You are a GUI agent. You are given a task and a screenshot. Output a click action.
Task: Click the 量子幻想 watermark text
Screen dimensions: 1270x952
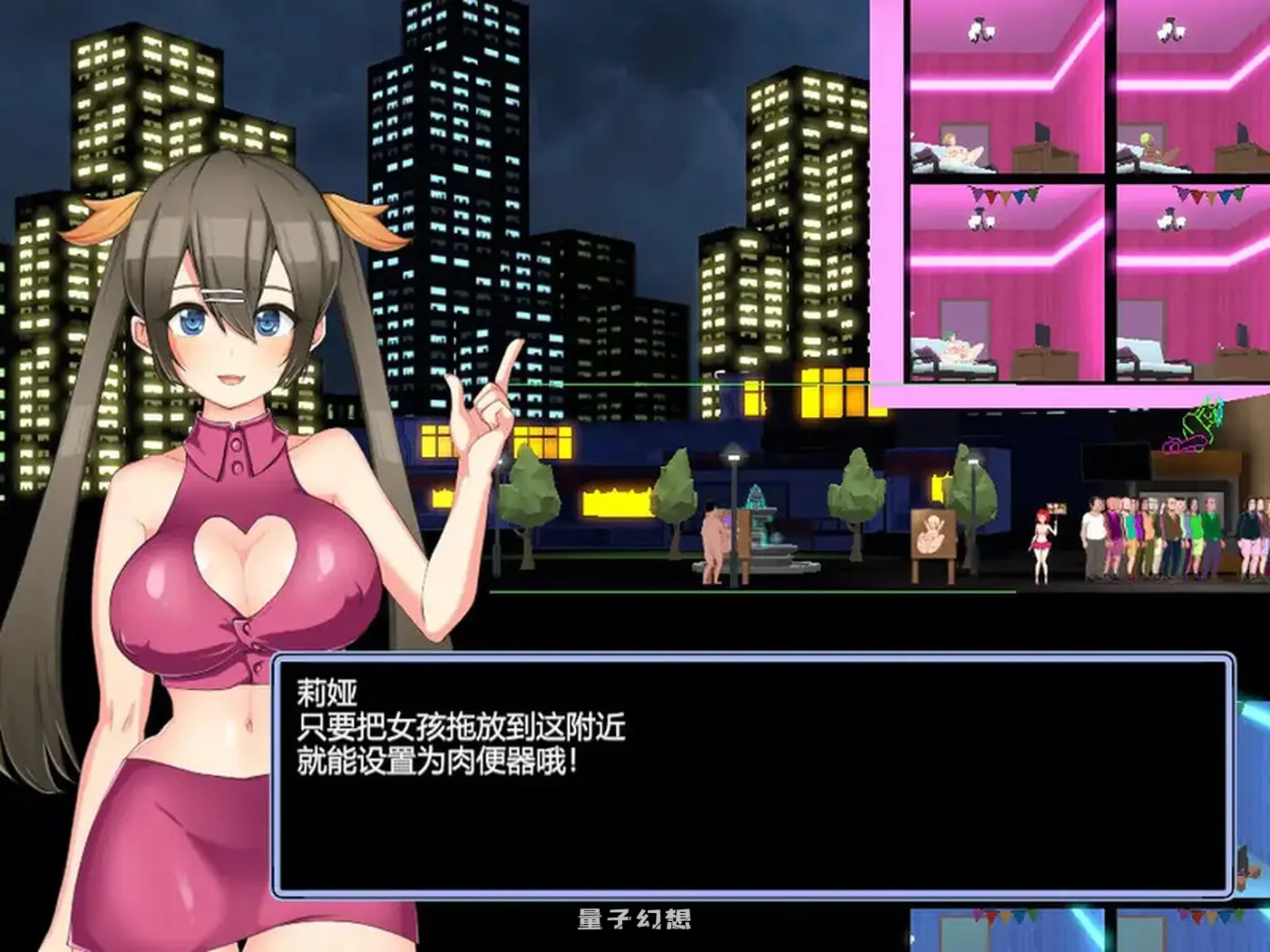point(633,918)
